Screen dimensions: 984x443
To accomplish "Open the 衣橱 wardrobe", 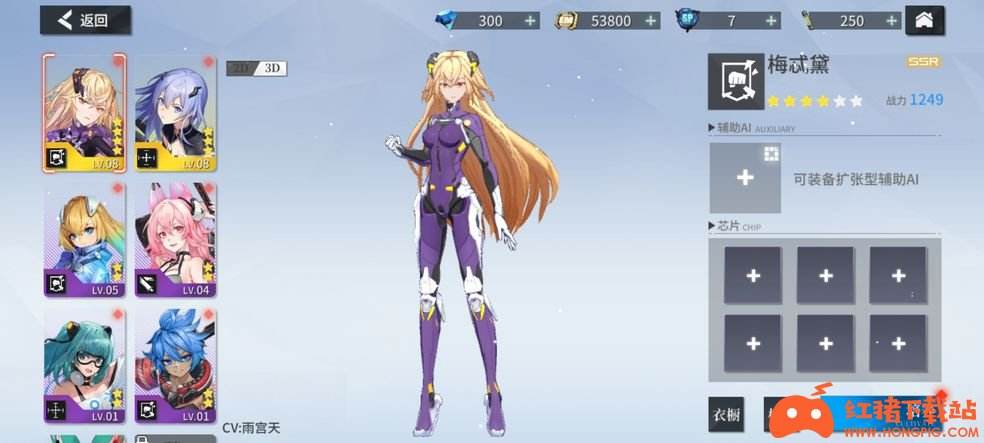I will click(x=727, y=412).
